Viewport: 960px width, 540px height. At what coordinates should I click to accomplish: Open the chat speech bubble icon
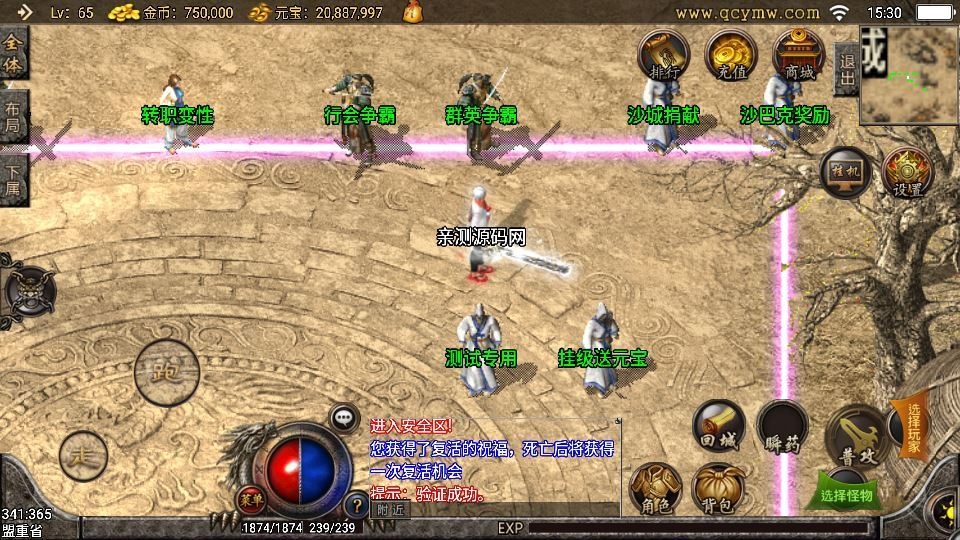(344, 417)
